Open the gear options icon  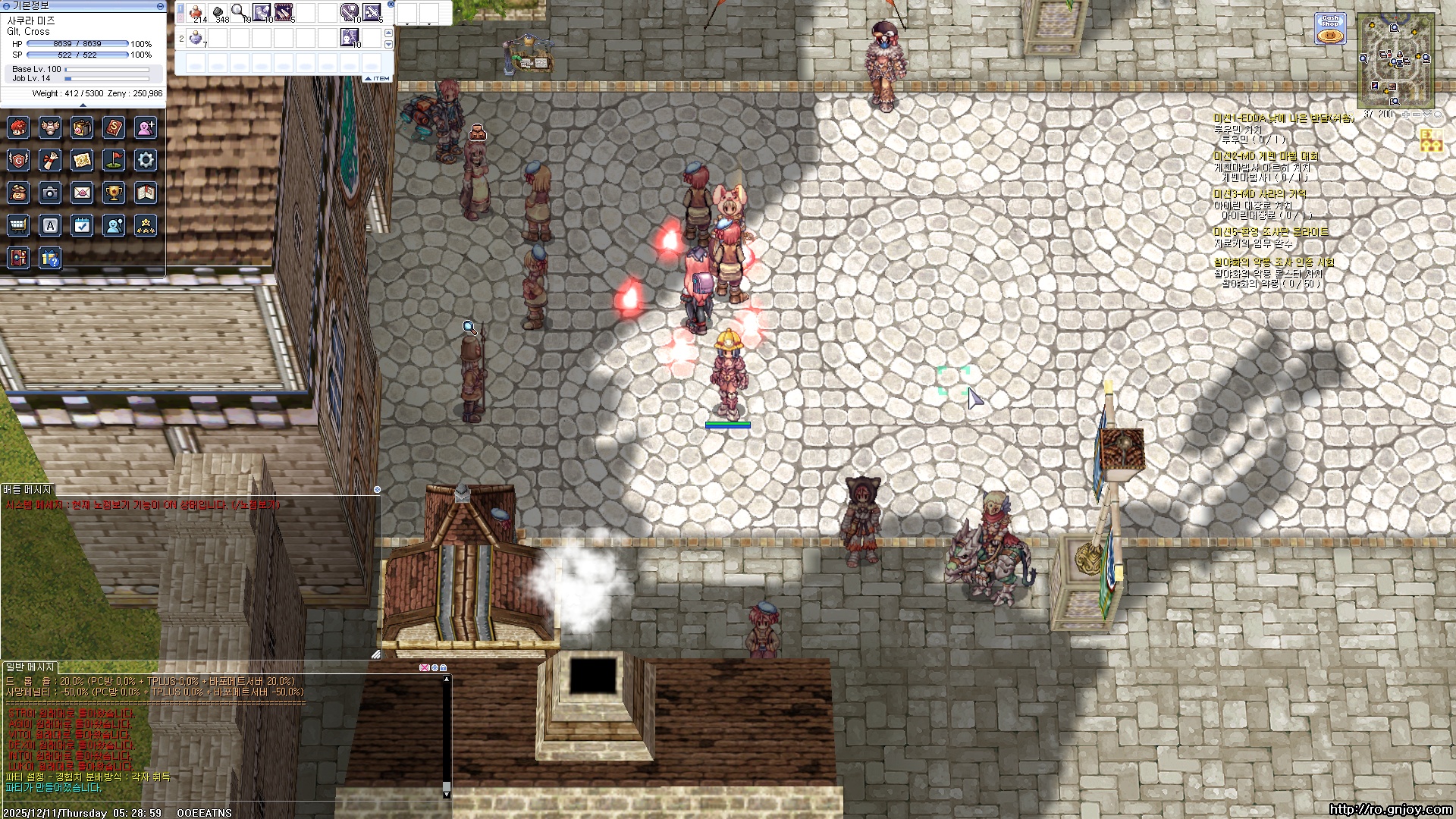(146, 160)
